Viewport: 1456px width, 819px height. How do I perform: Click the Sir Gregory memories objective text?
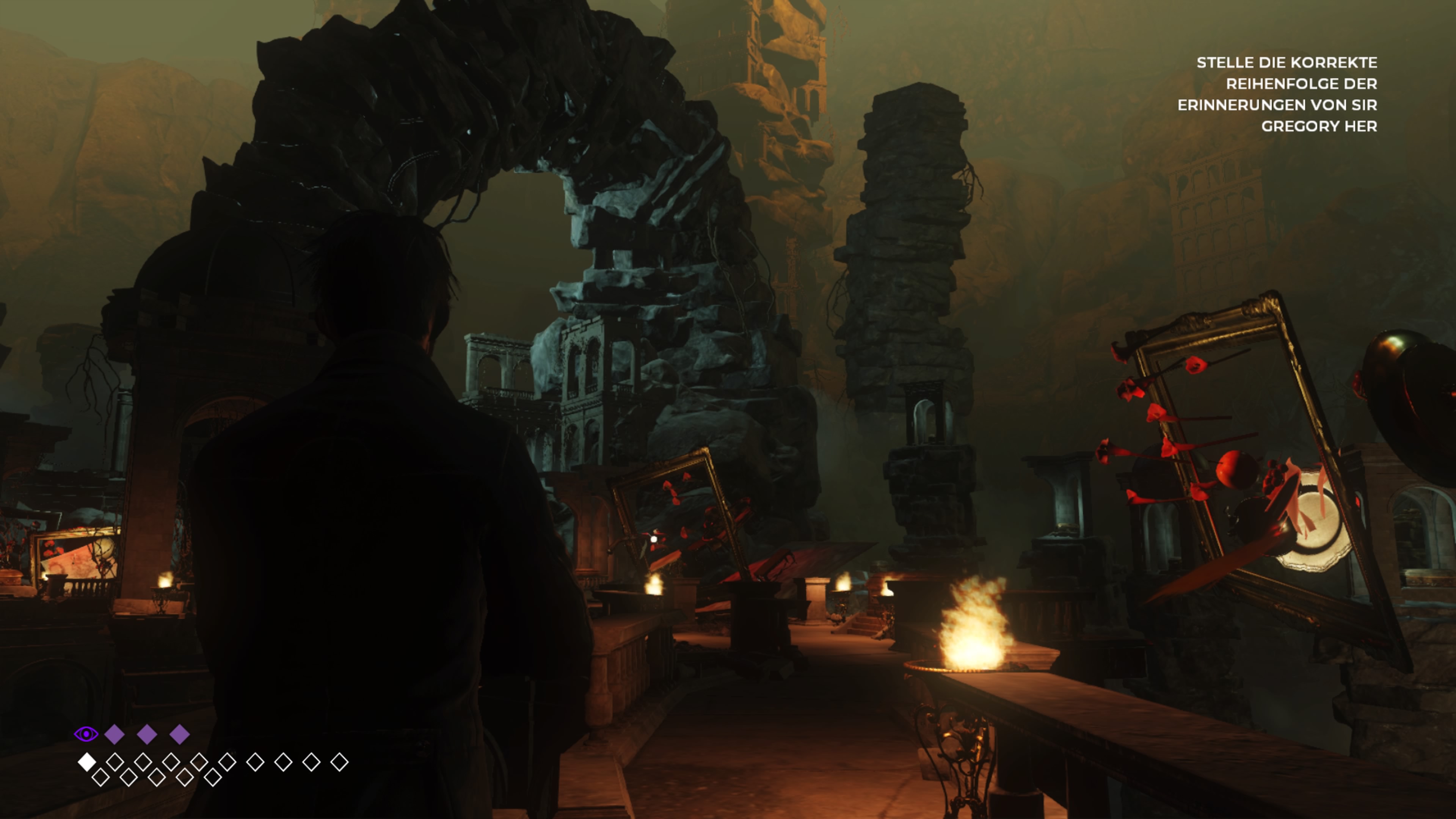(x=1277, y=94)
